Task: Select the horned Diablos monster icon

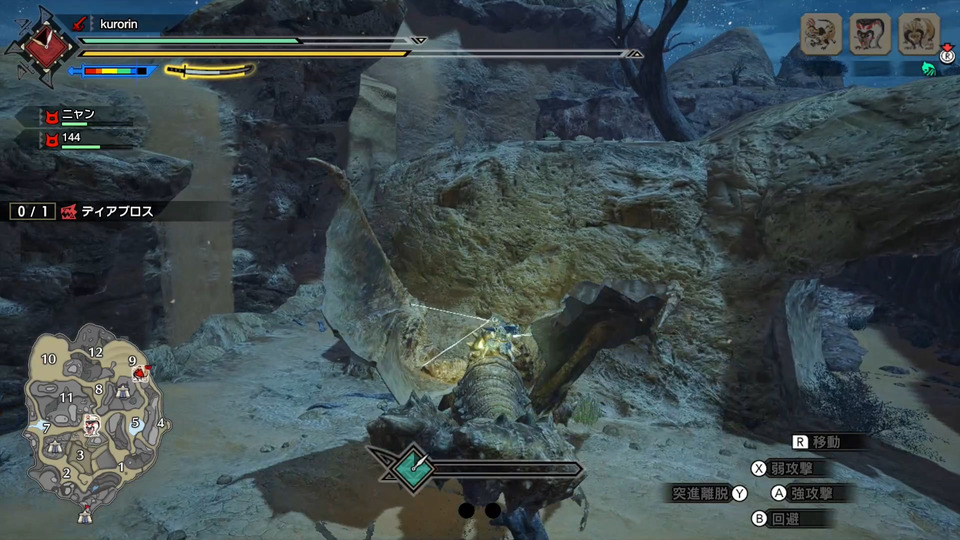Action: click(x=918, y=34)
